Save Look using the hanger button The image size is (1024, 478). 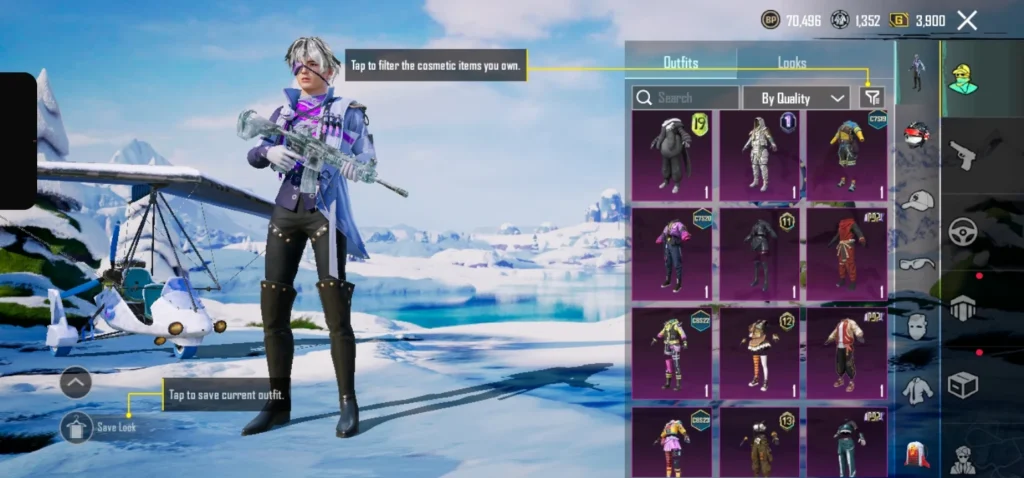point(77,427)
